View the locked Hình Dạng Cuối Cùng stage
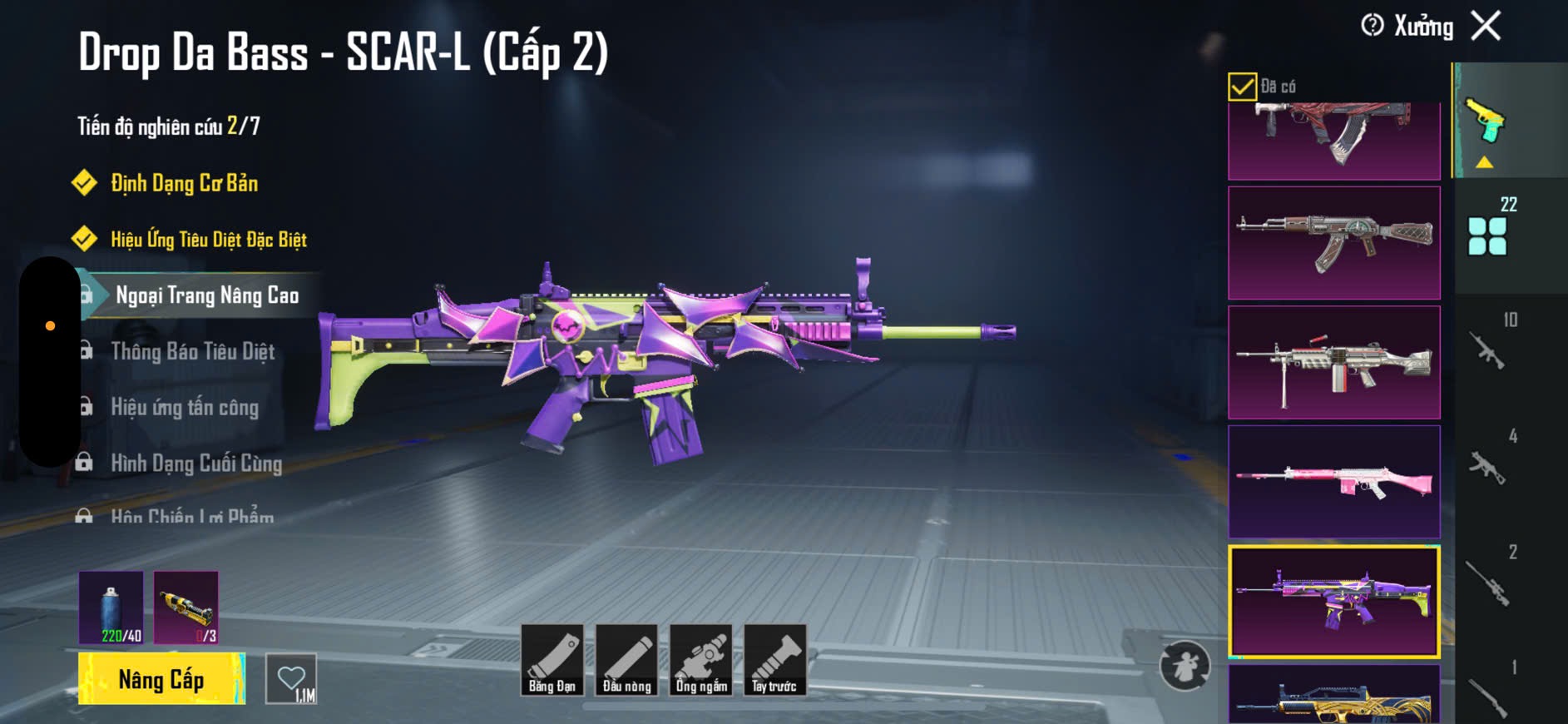Screen dimensions: 1568x724 pyautogui.click(x=196, y=463)
